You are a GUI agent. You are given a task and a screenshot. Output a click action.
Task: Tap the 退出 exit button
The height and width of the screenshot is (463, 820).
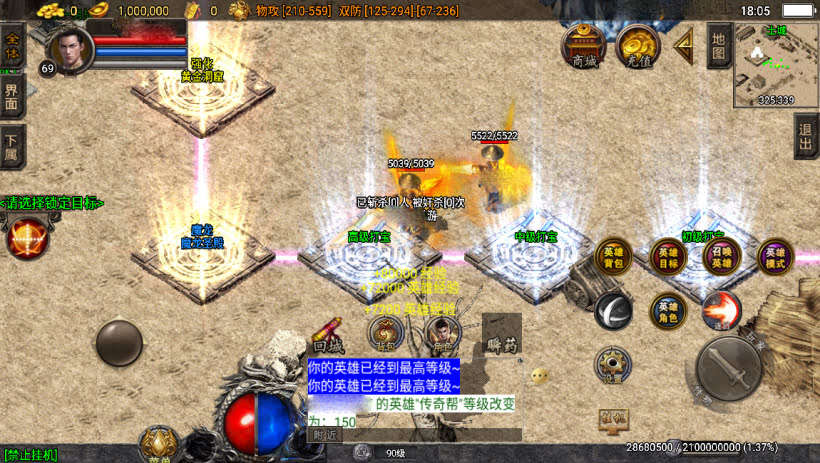coord(807,135)
